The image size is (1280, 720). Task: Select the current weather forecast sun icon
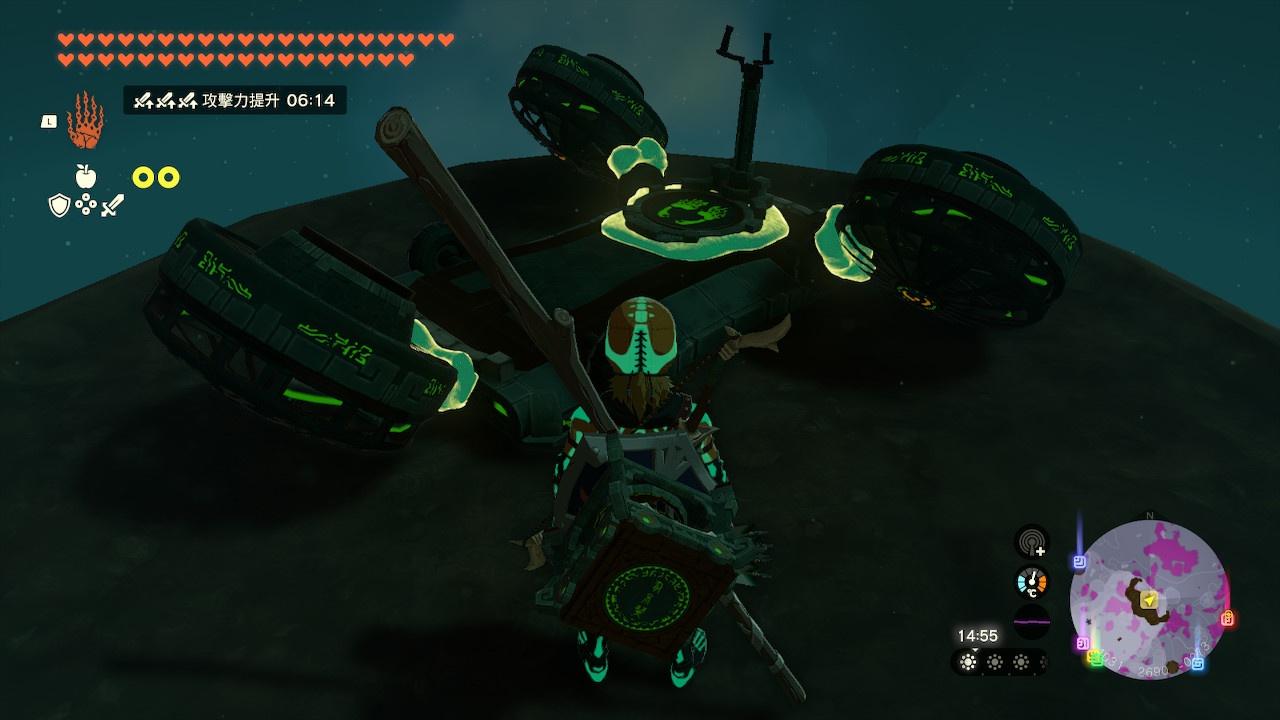pos(968,661)
